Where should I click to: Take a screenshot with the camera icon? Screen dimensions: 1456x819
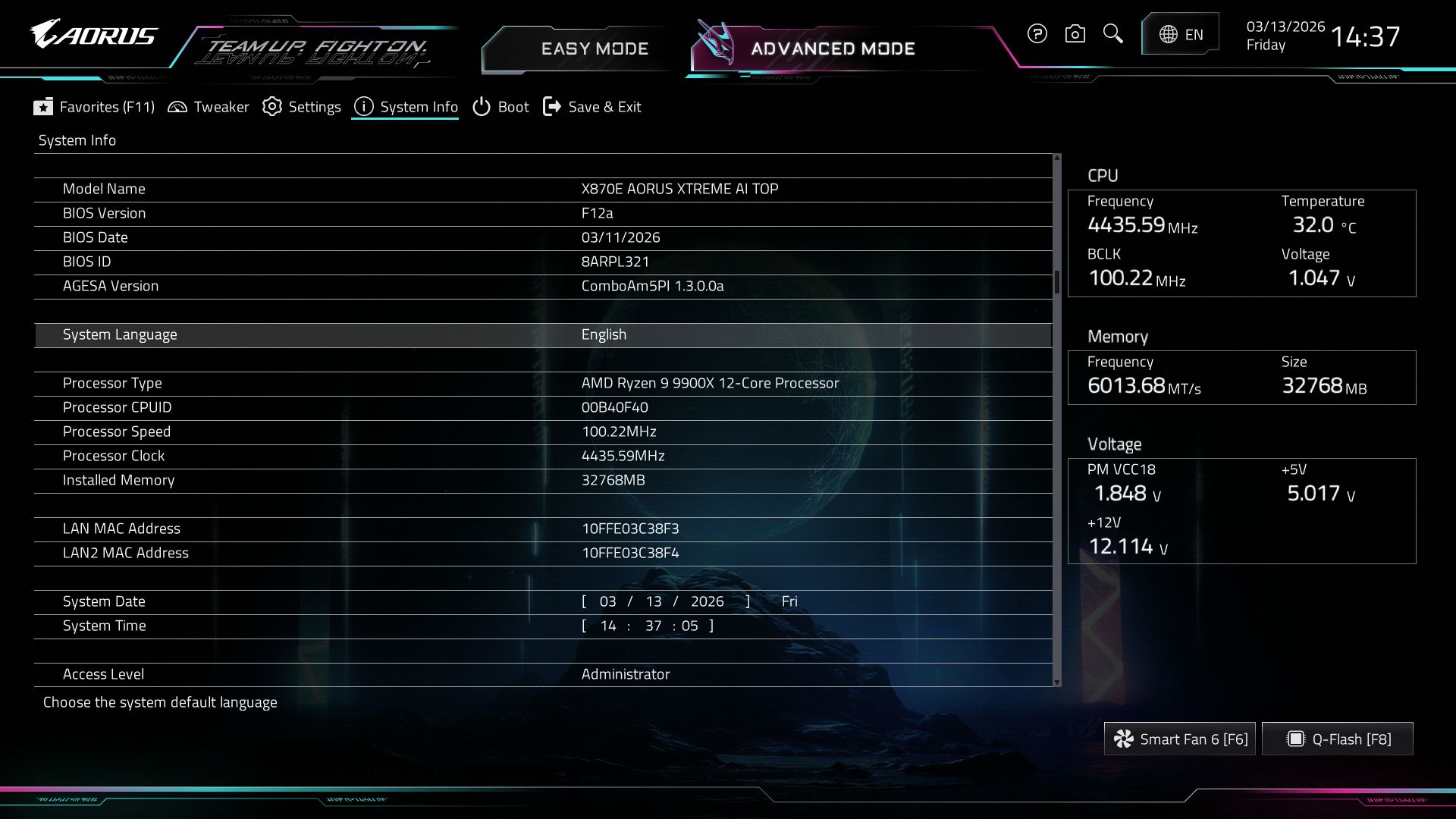pos(1075,34)
